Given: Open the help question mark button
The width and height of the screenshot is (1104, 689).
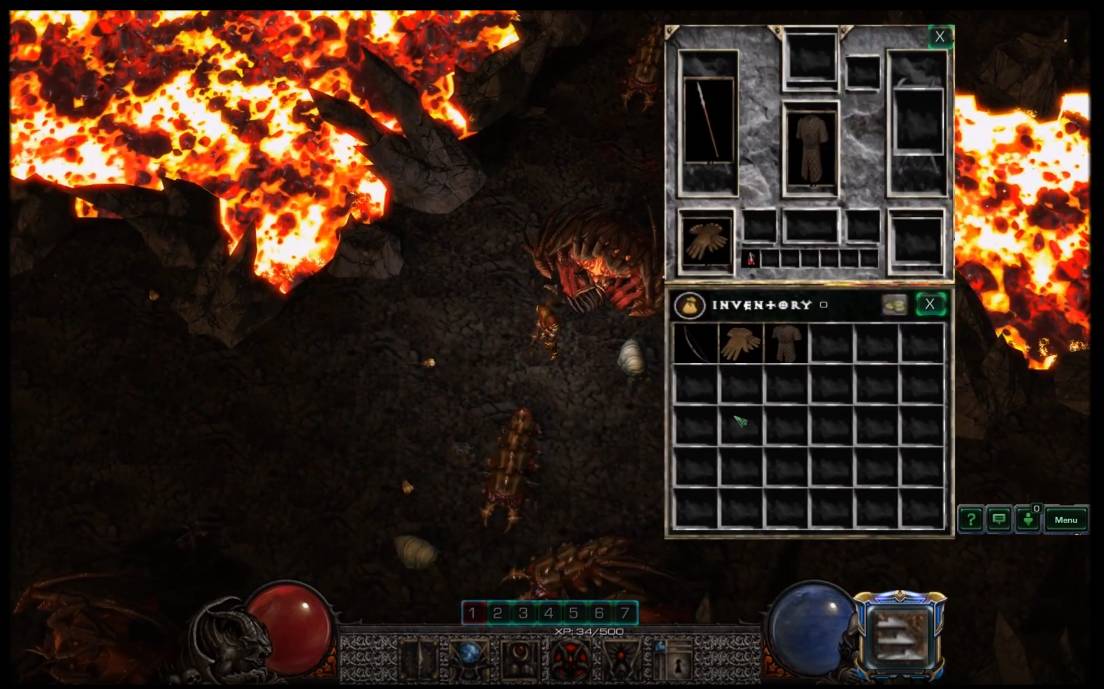Looking at the screenshot, I should pos(970,519).
